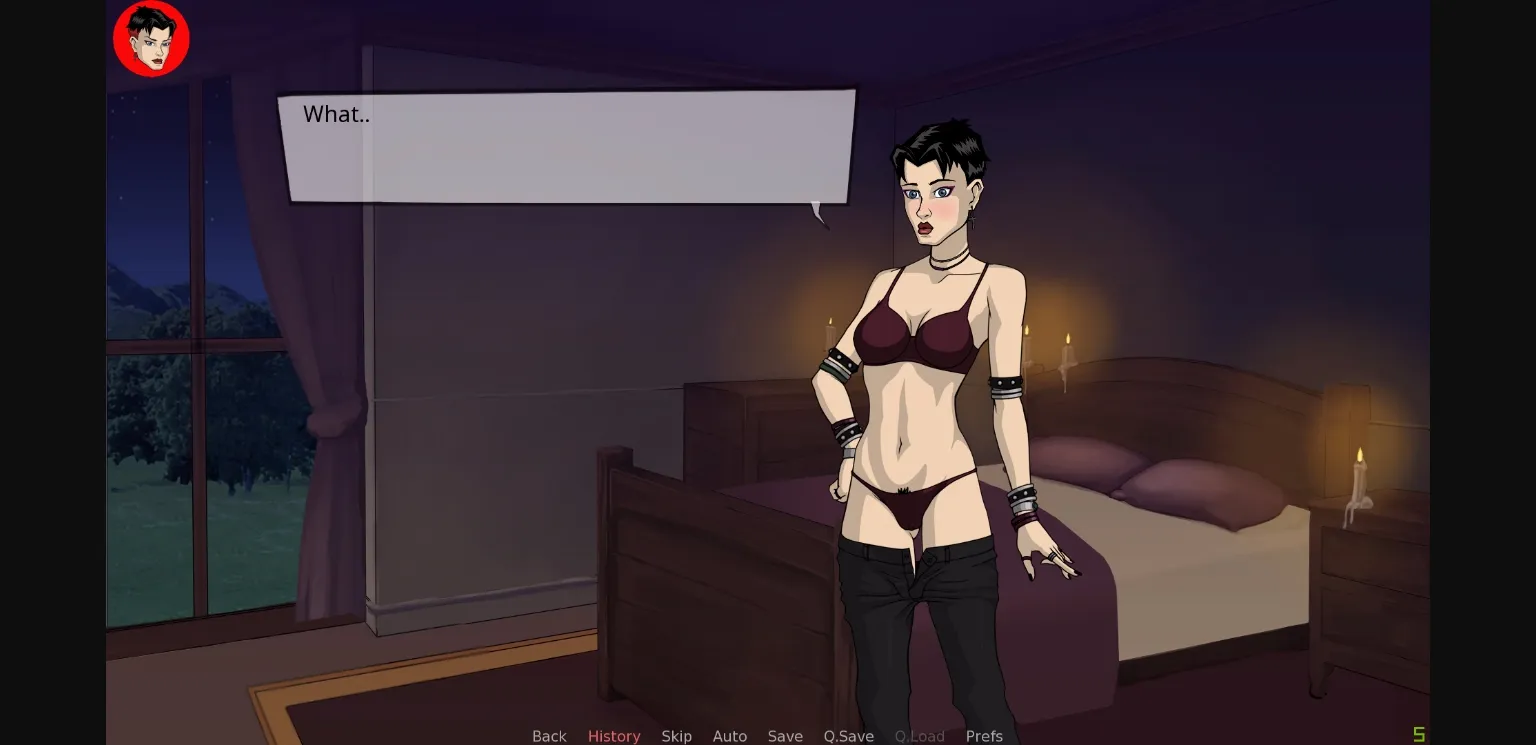Viewport: 1536px width, 745px height.
Task: Select the red-highlighted History label
Action: [x=614, y=736]
